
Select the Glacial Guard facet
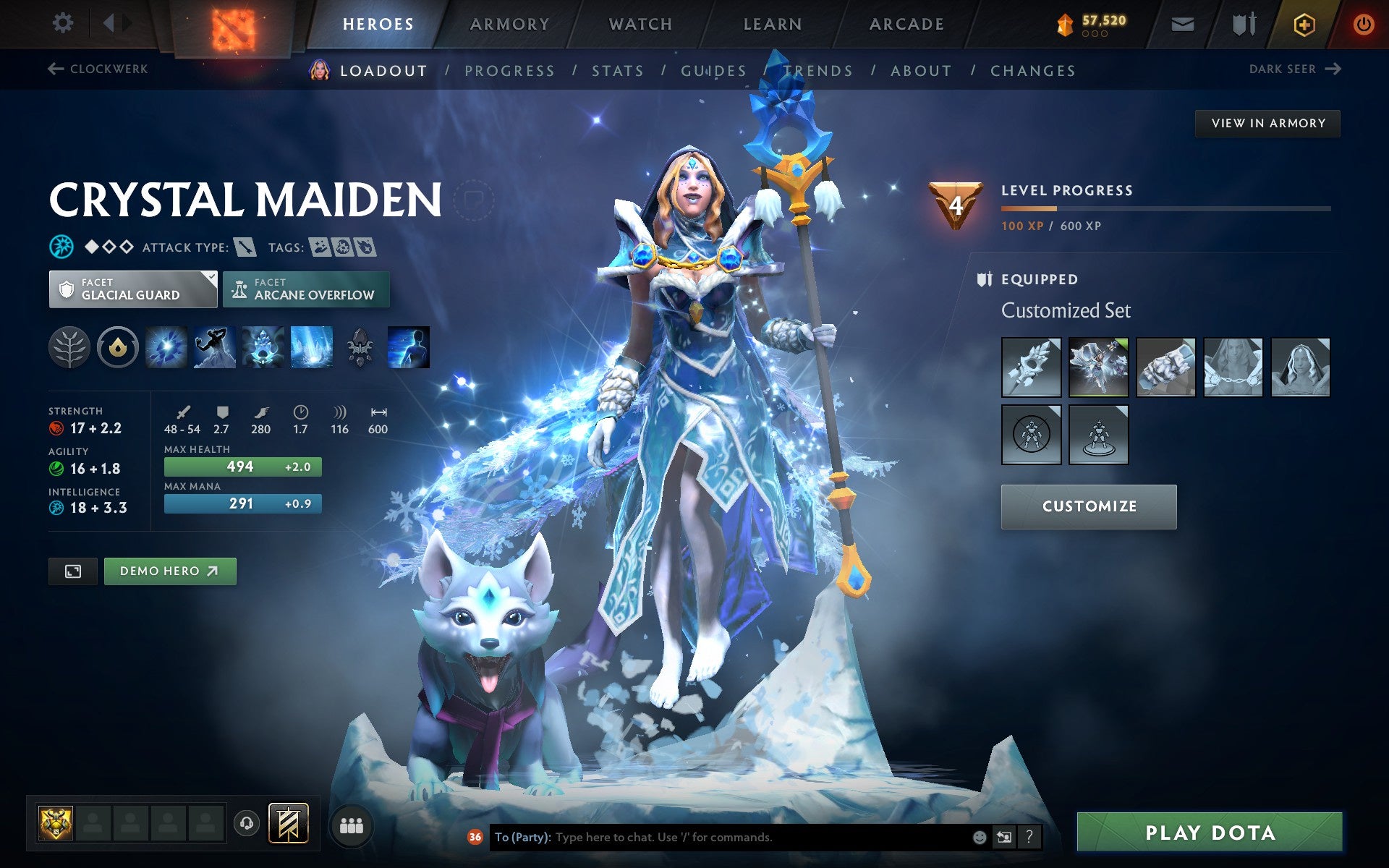132,289
